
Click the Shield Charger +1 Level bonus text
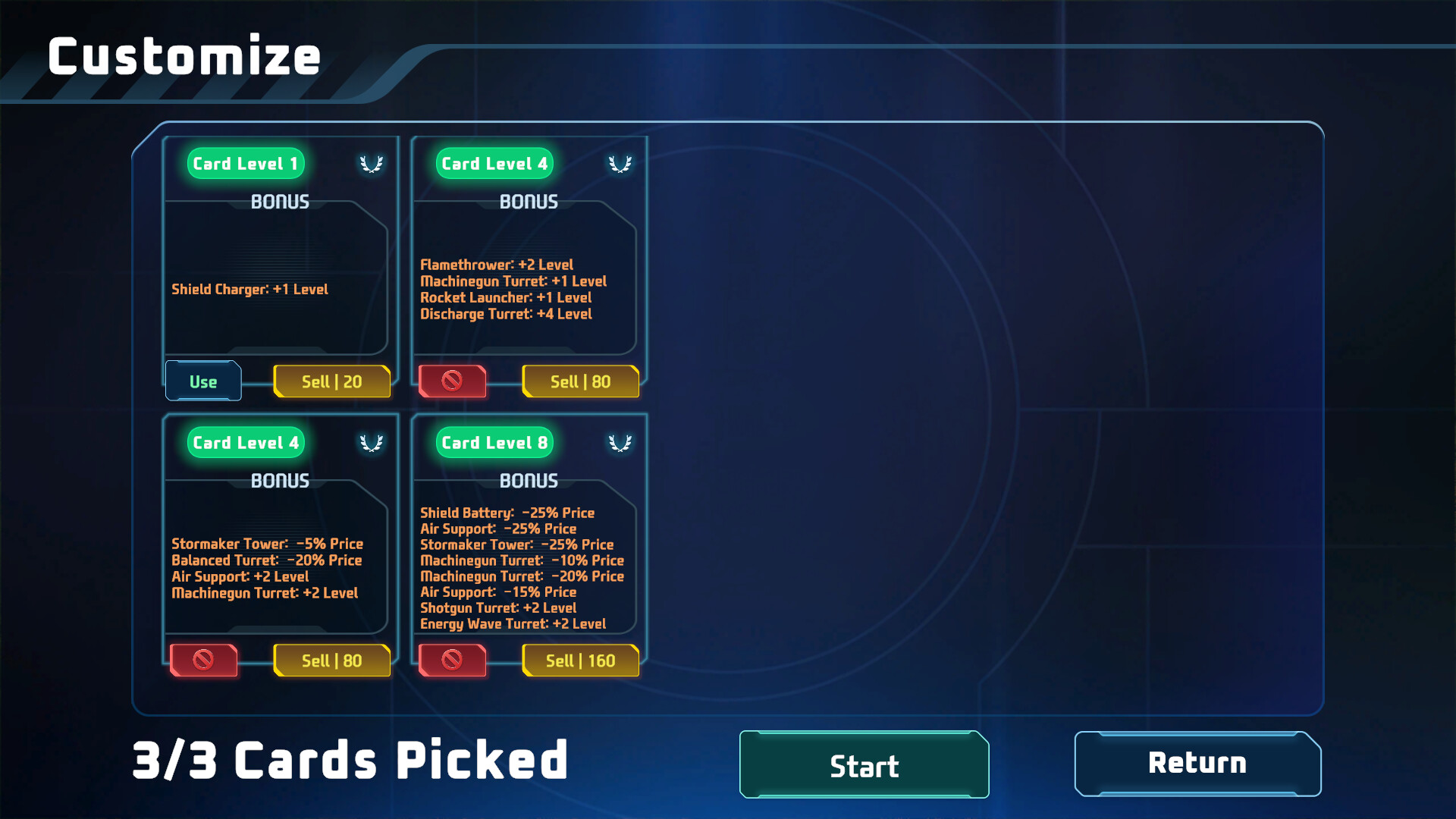coord(249,289)
